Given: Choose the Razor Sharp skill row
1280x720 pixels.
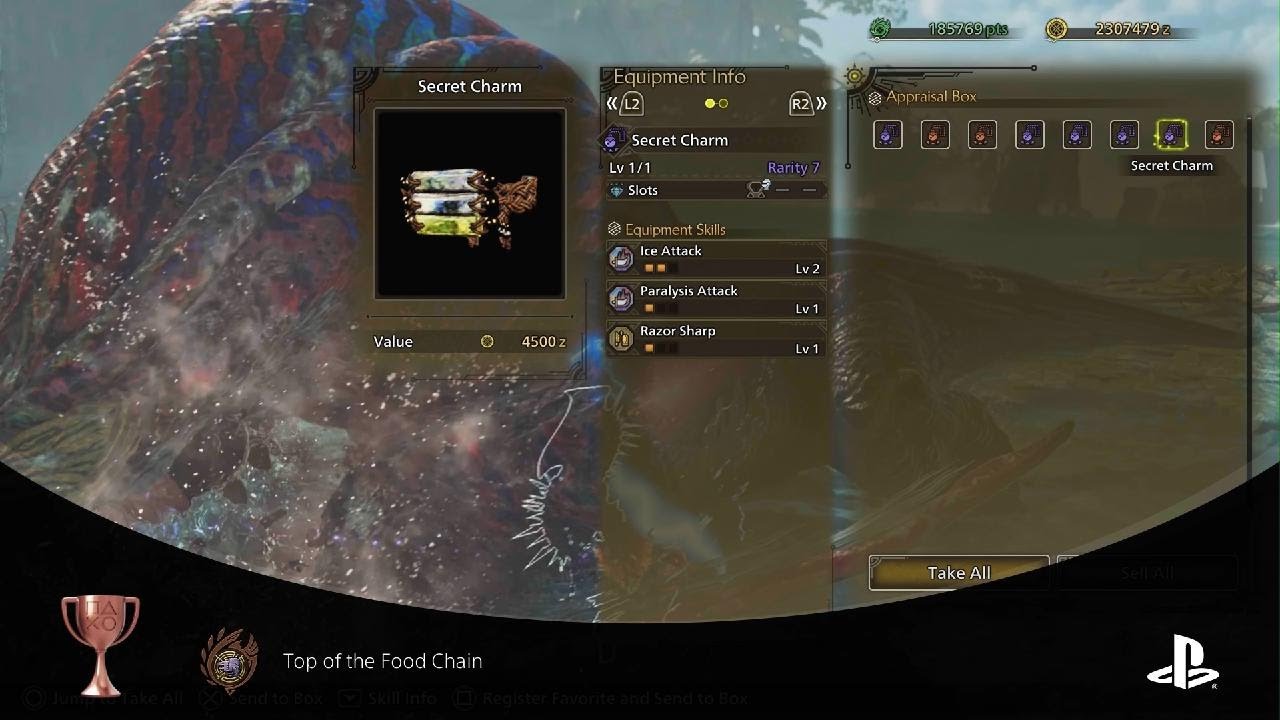Looking at the screenshot, I should pyautogui.click(x=716, y=339).
